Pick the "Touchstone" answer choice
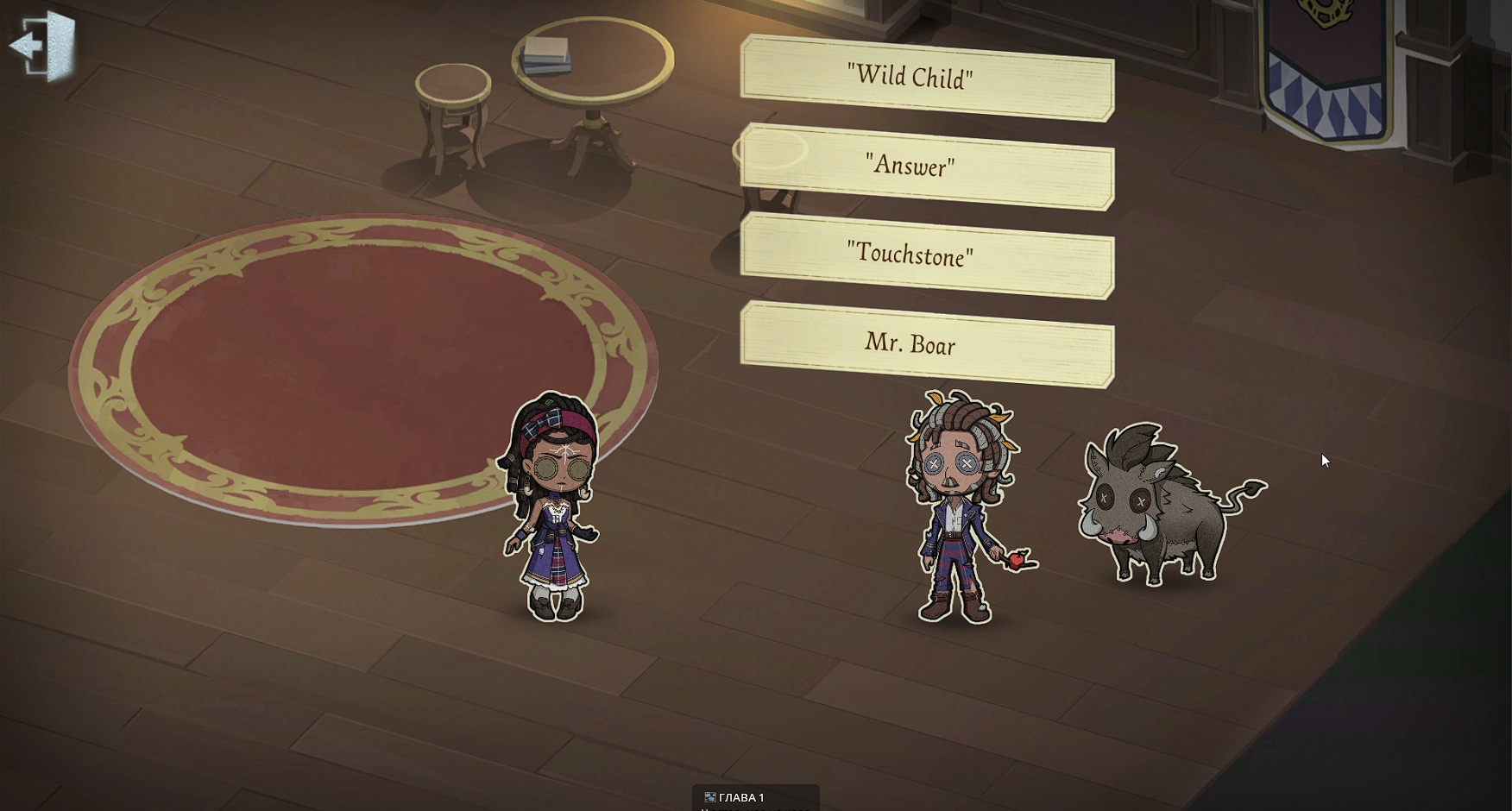 click(926, 255)
